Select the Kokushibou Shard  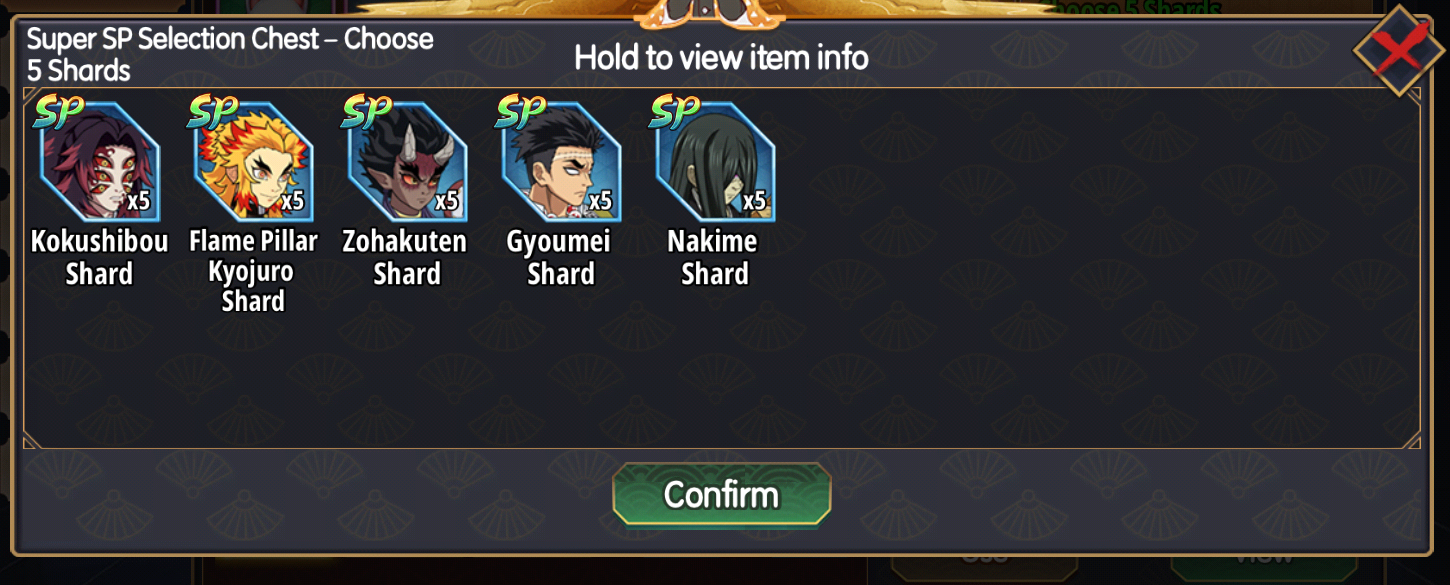[99, 162]
